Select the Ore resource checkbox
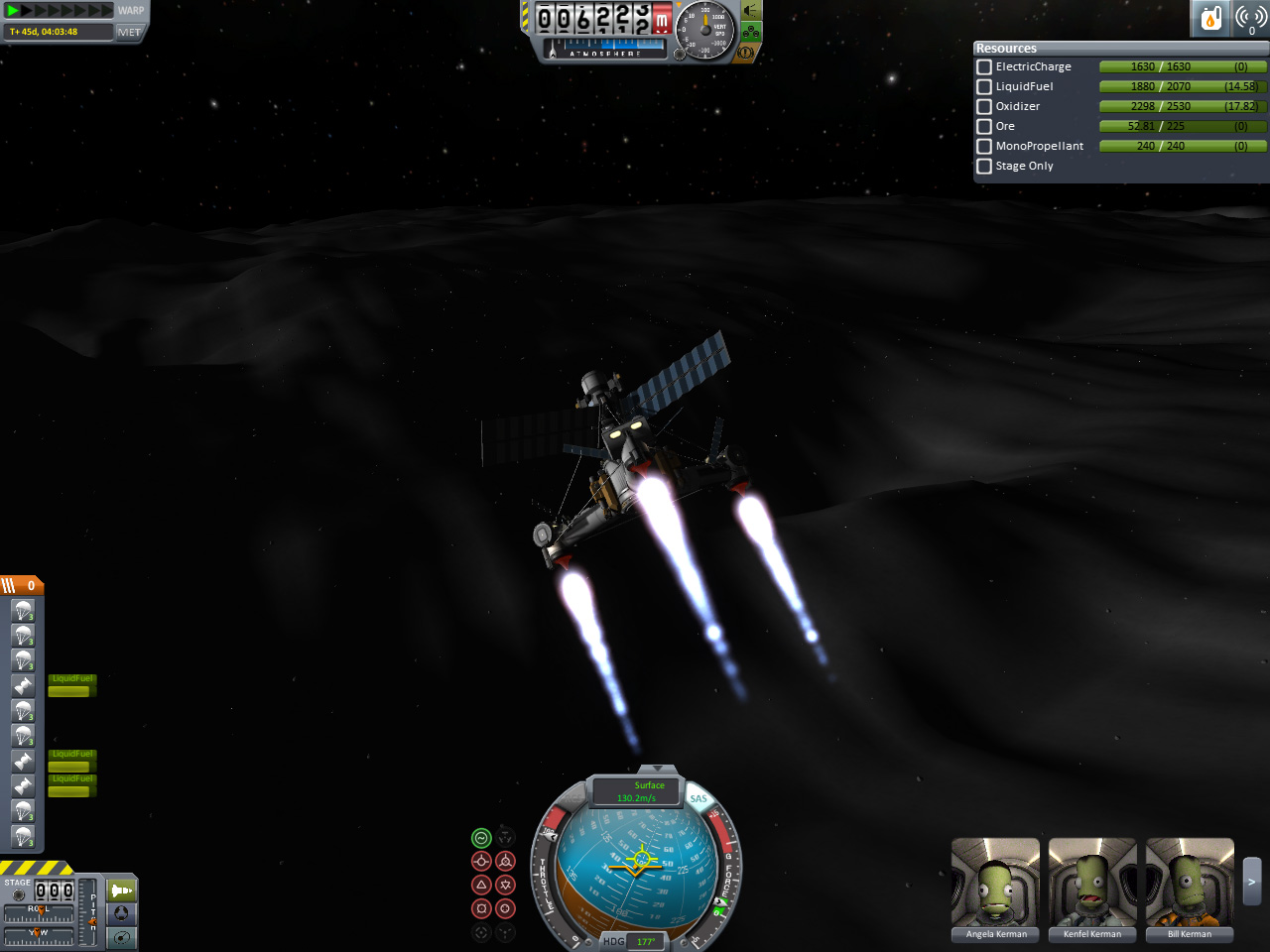Viewport: 1270px width, 952px height. 984,127
